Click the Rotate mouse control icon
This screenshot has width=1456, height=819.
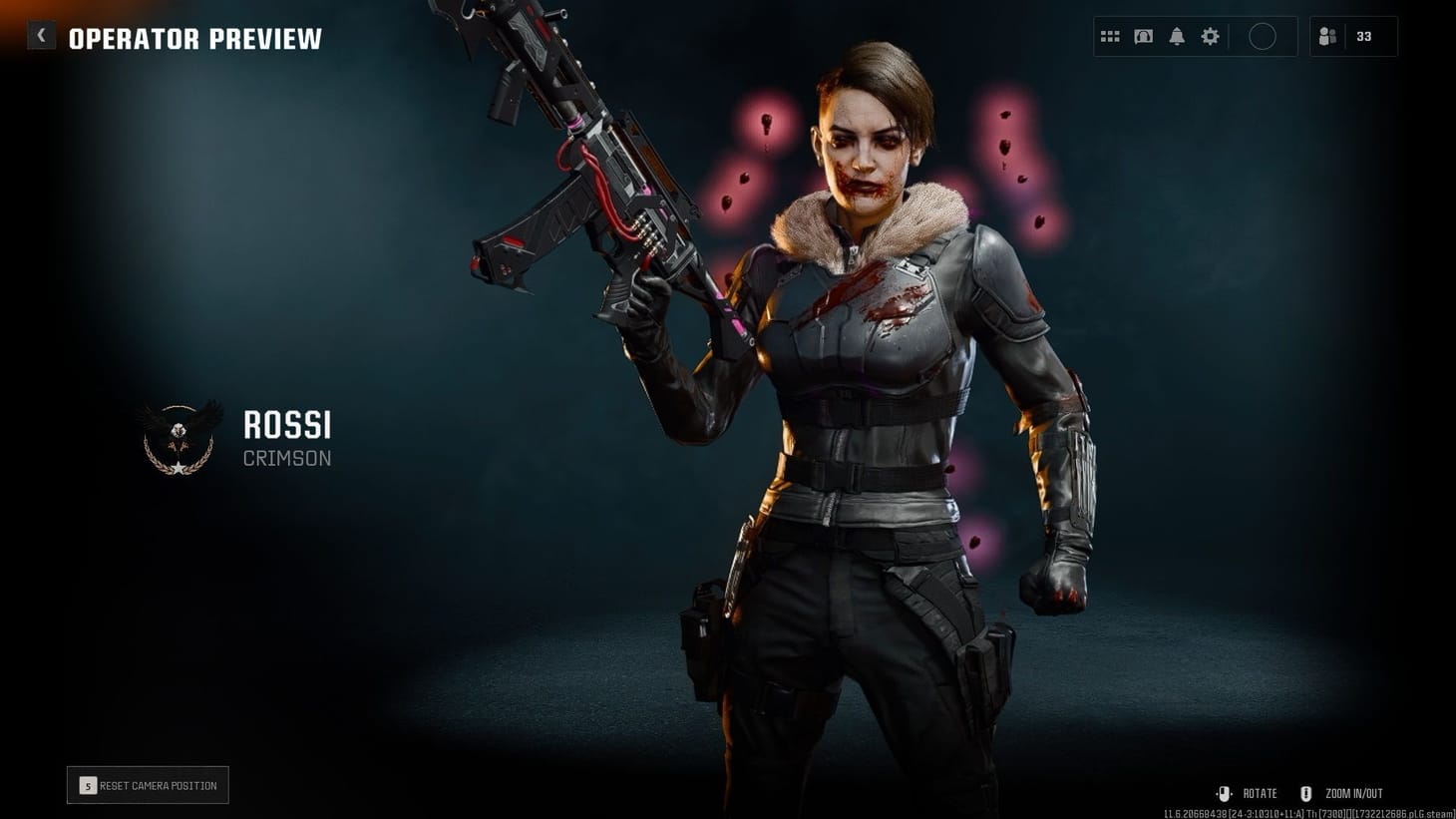point(1225,793)
